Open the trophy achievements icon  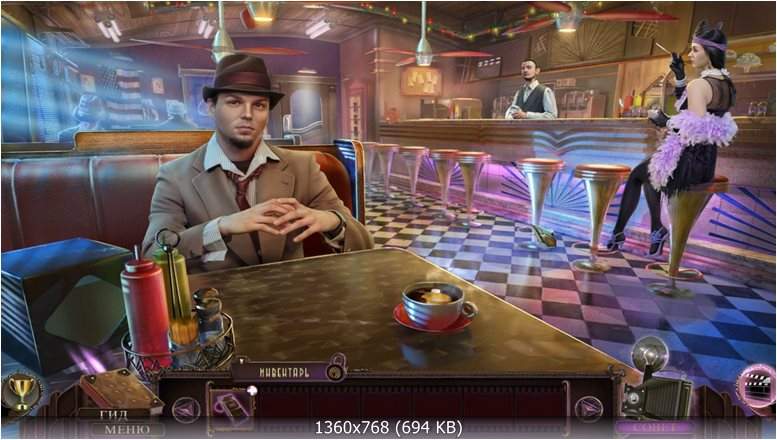18,392
